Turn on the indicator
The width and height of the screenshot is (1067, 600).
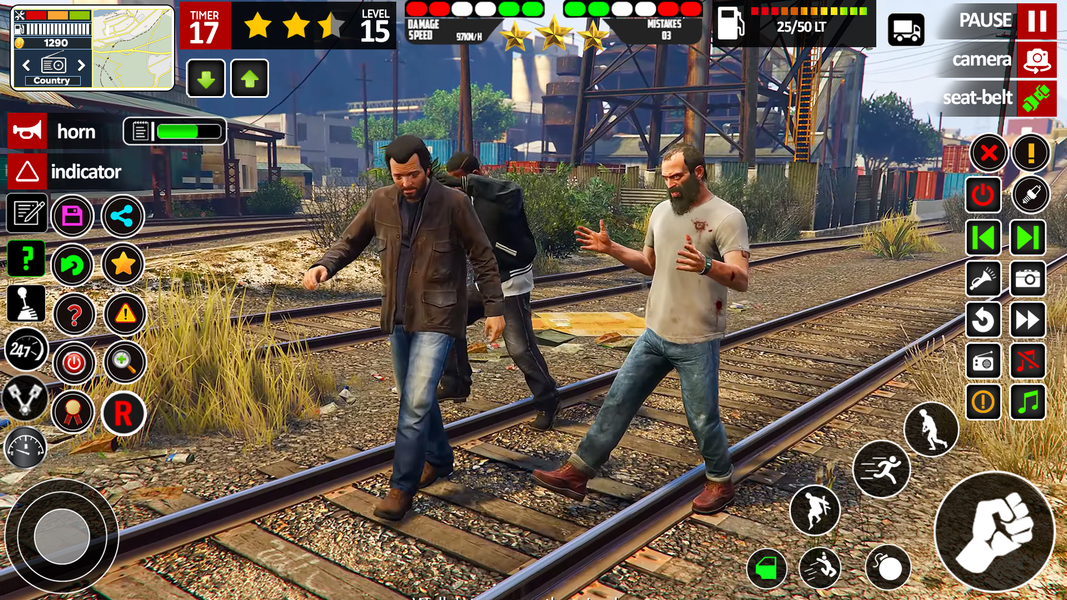coord(27,172)
